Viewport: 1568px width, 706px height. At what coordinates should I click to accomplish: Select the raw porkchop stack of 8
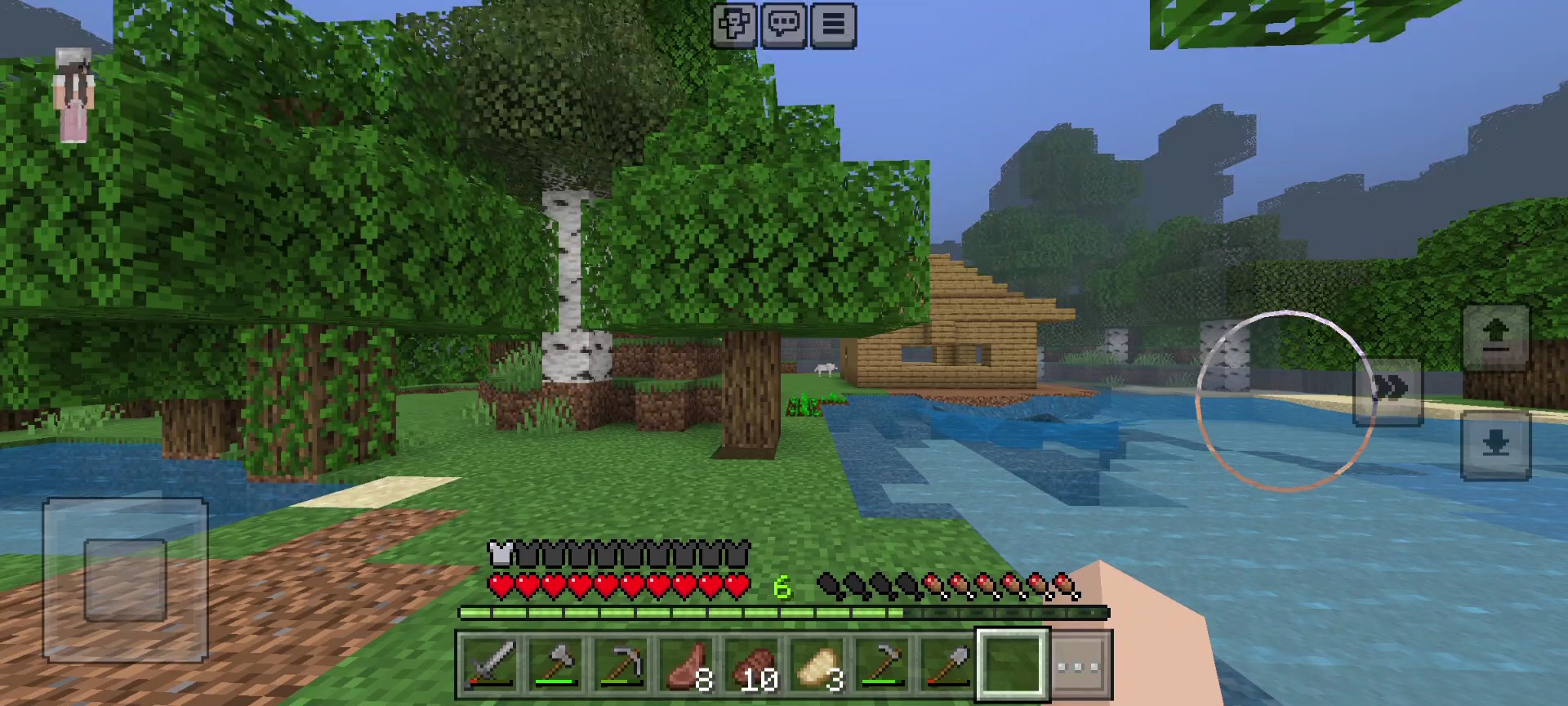(x=686, y=665)
